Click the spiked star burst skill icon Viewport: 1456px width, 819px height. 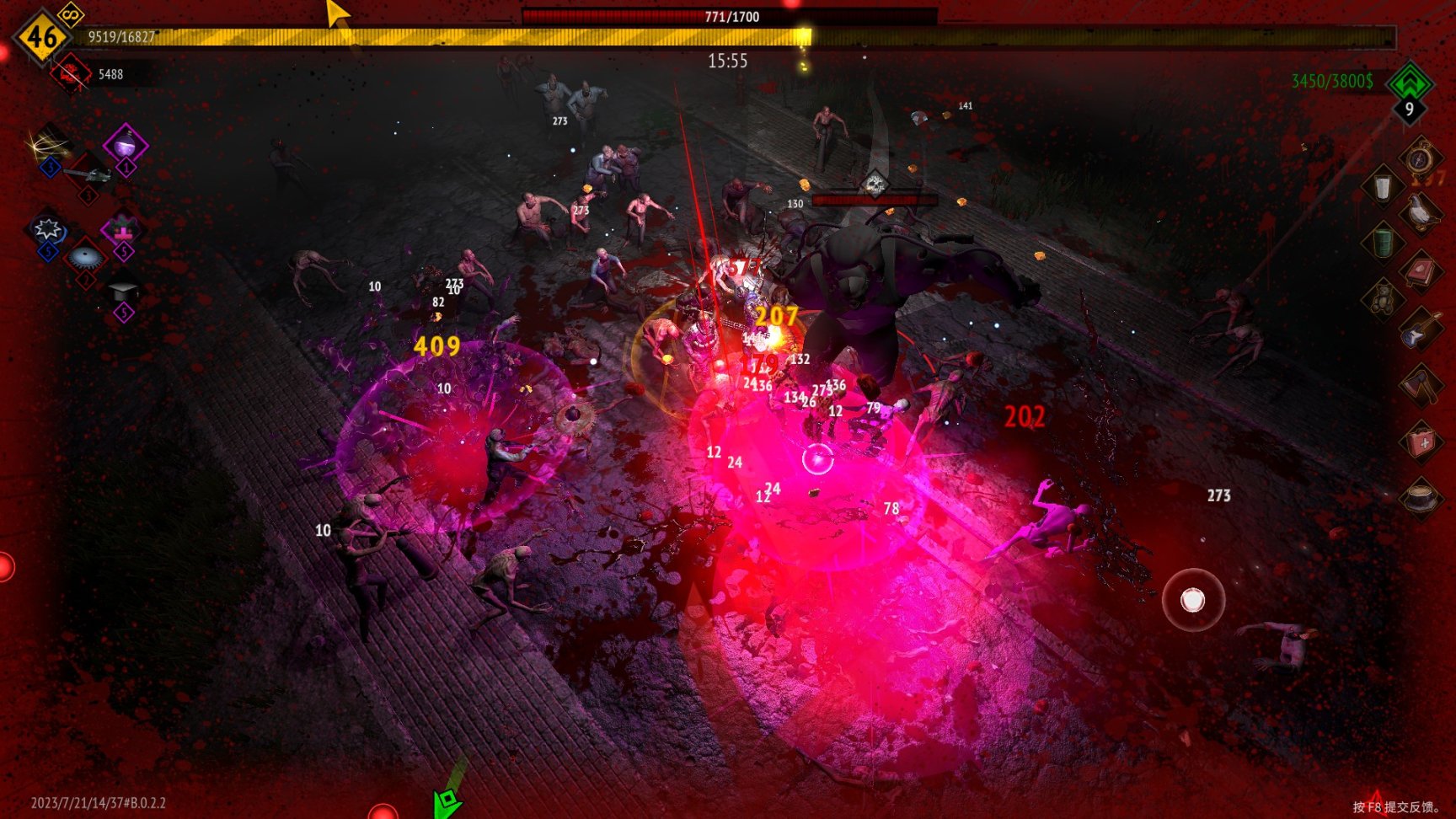47,228
